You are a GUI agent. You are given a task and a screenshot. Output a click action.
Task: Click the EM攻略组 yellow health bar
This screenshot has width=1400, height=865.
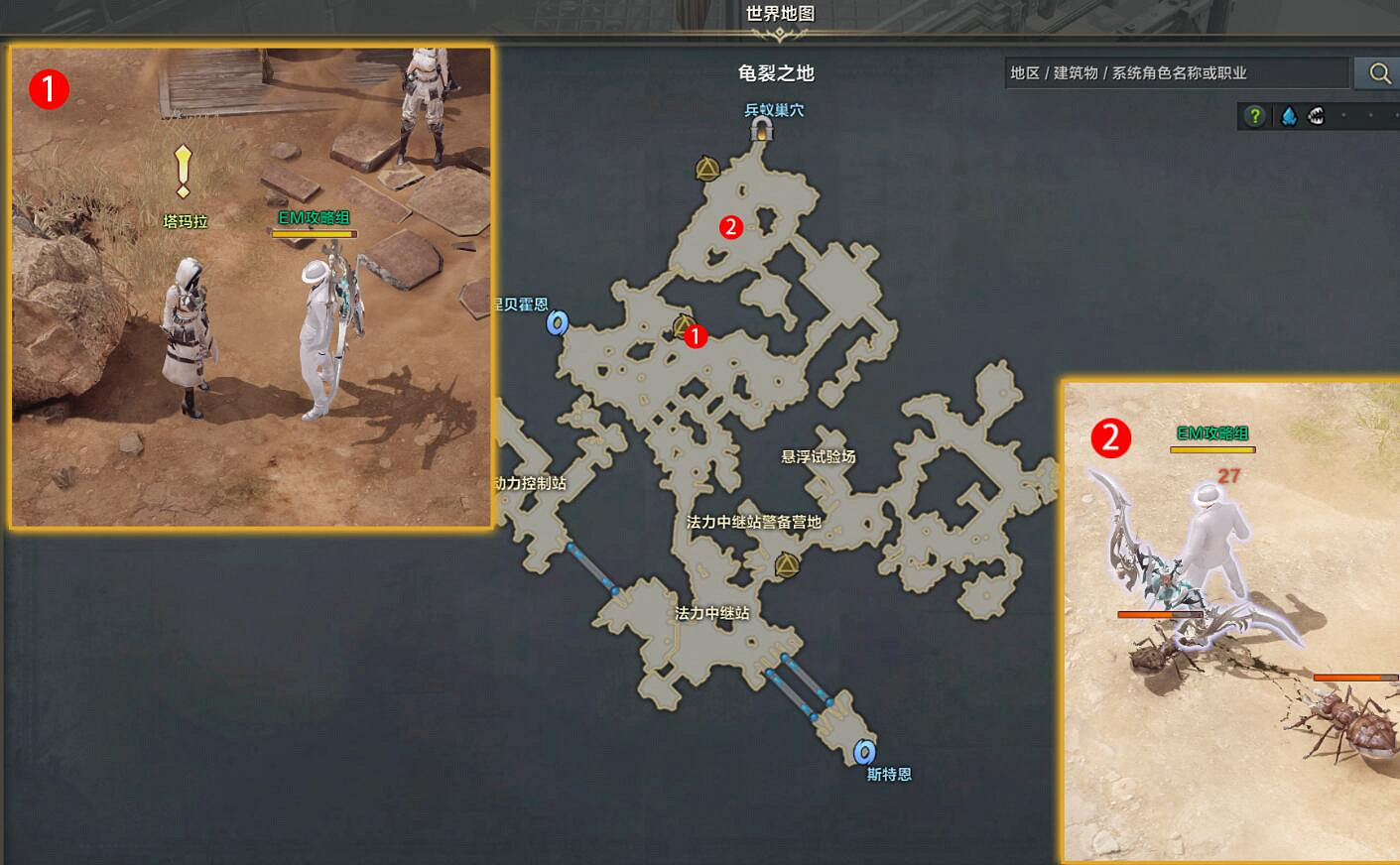tap(312, 233)
